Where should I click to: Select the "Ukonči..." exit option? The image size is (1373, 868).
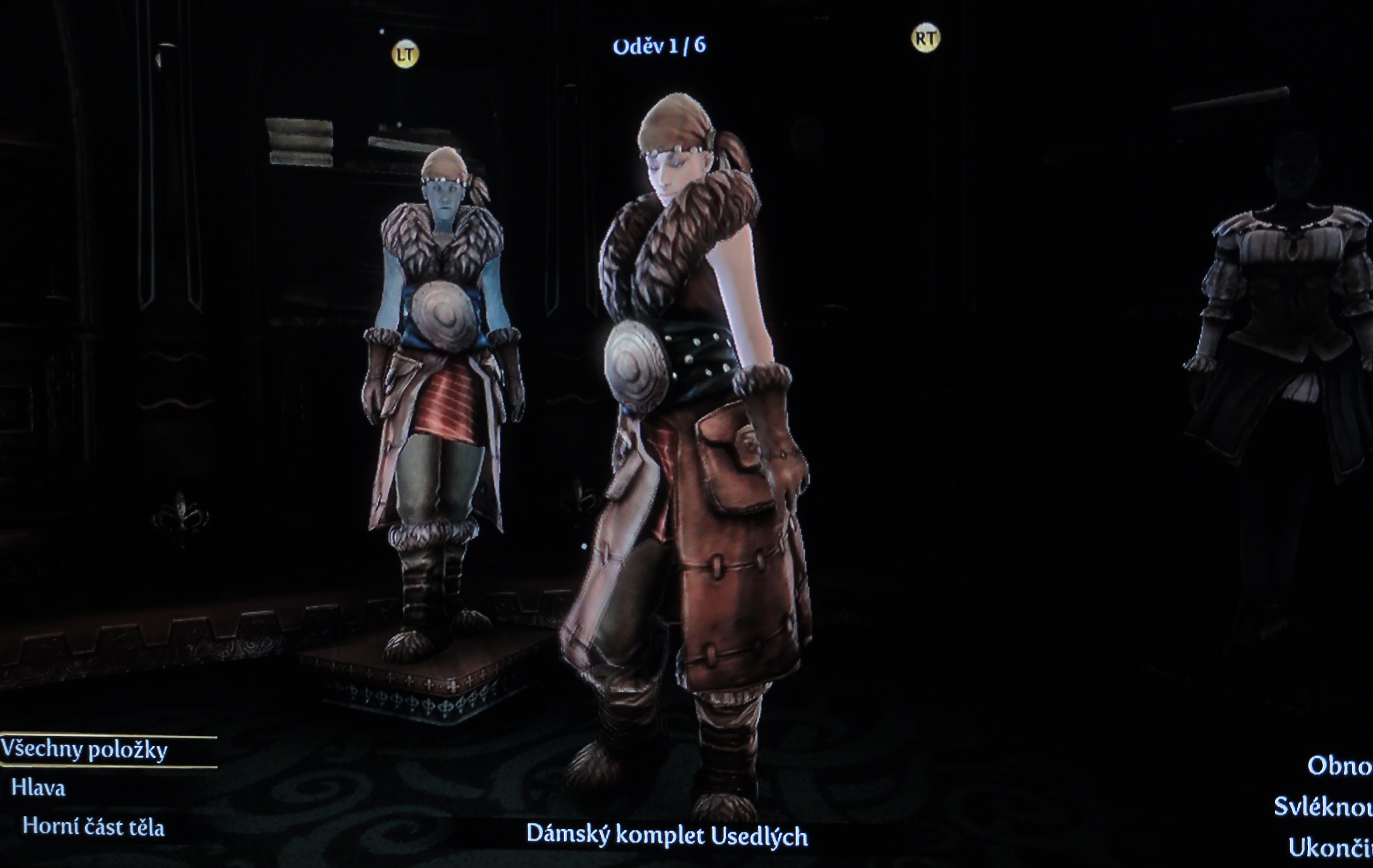click(1330, 848)
